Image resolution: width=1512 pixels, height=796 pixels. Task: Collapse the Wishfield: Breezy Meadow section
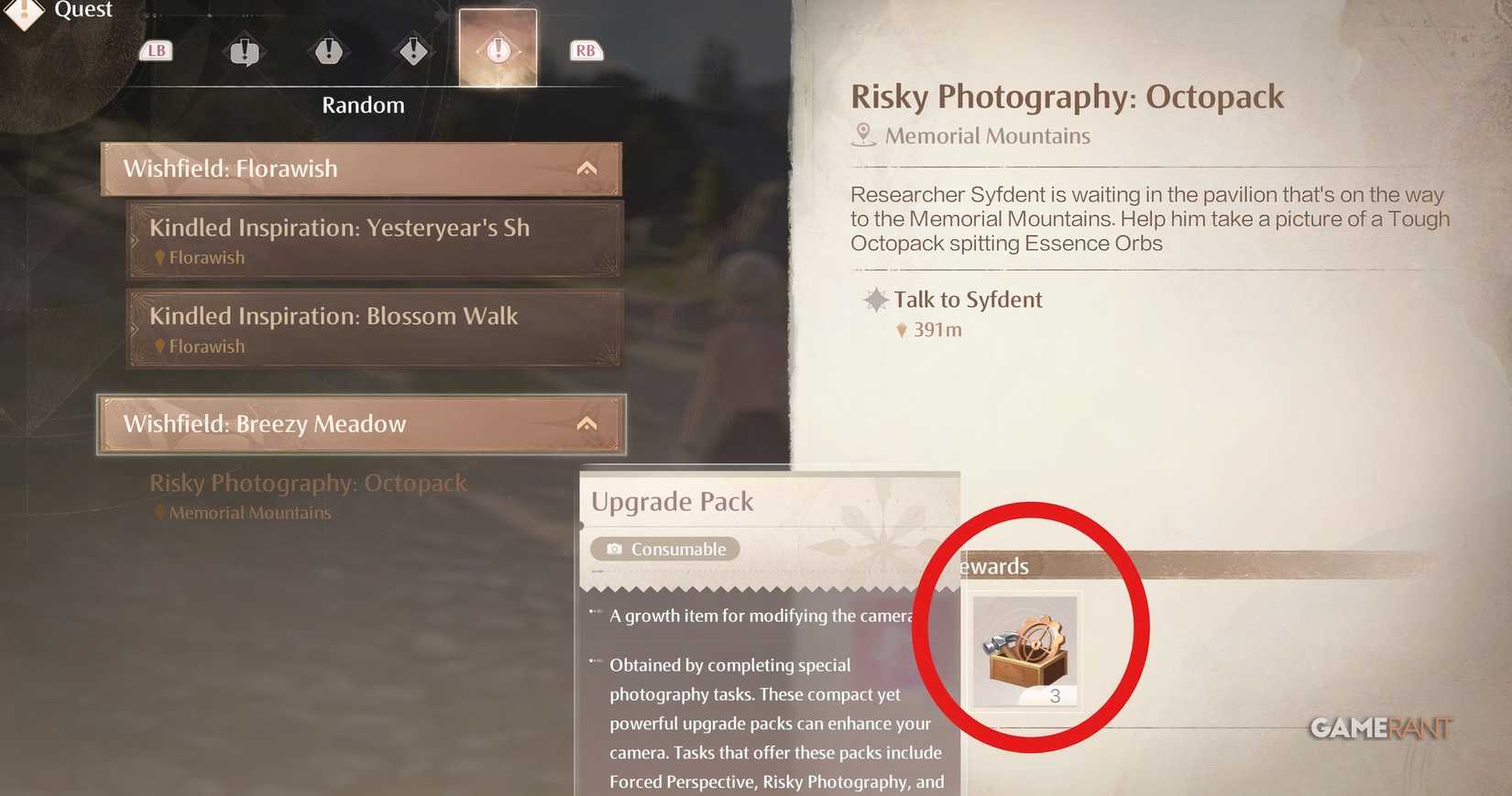(x=586, y=423)
